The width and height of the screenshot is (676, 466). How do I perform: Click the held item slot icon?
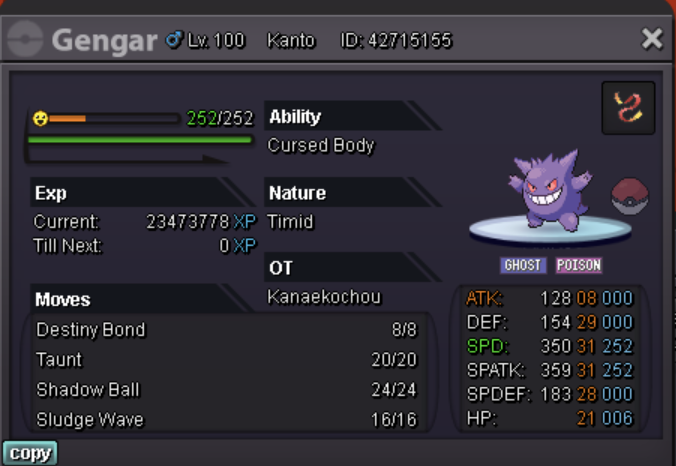pyautogui.click(x=628, y=108)
